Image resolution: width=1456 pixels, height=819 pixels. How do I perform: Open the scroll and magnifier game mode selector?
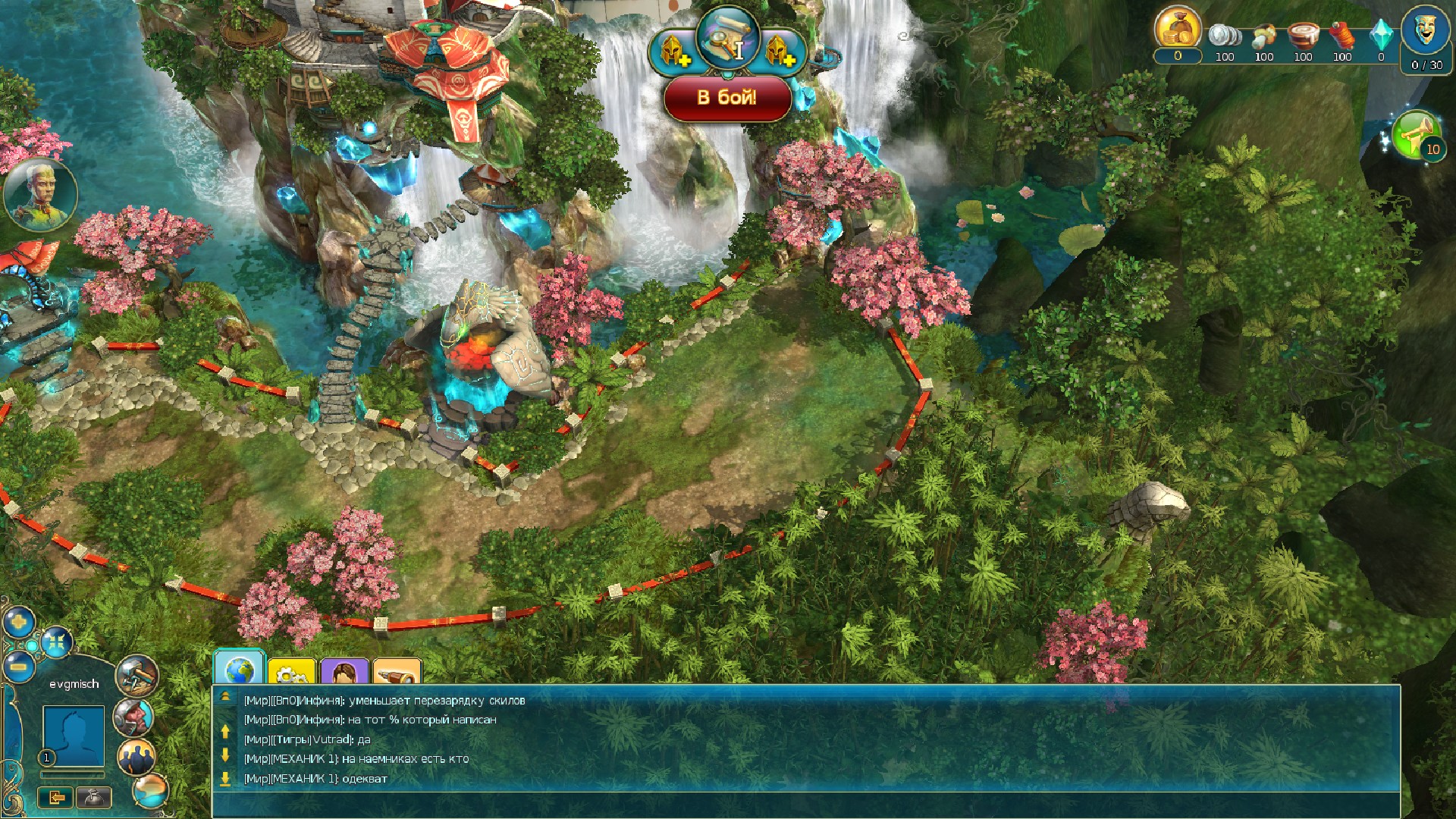(726, 38)
